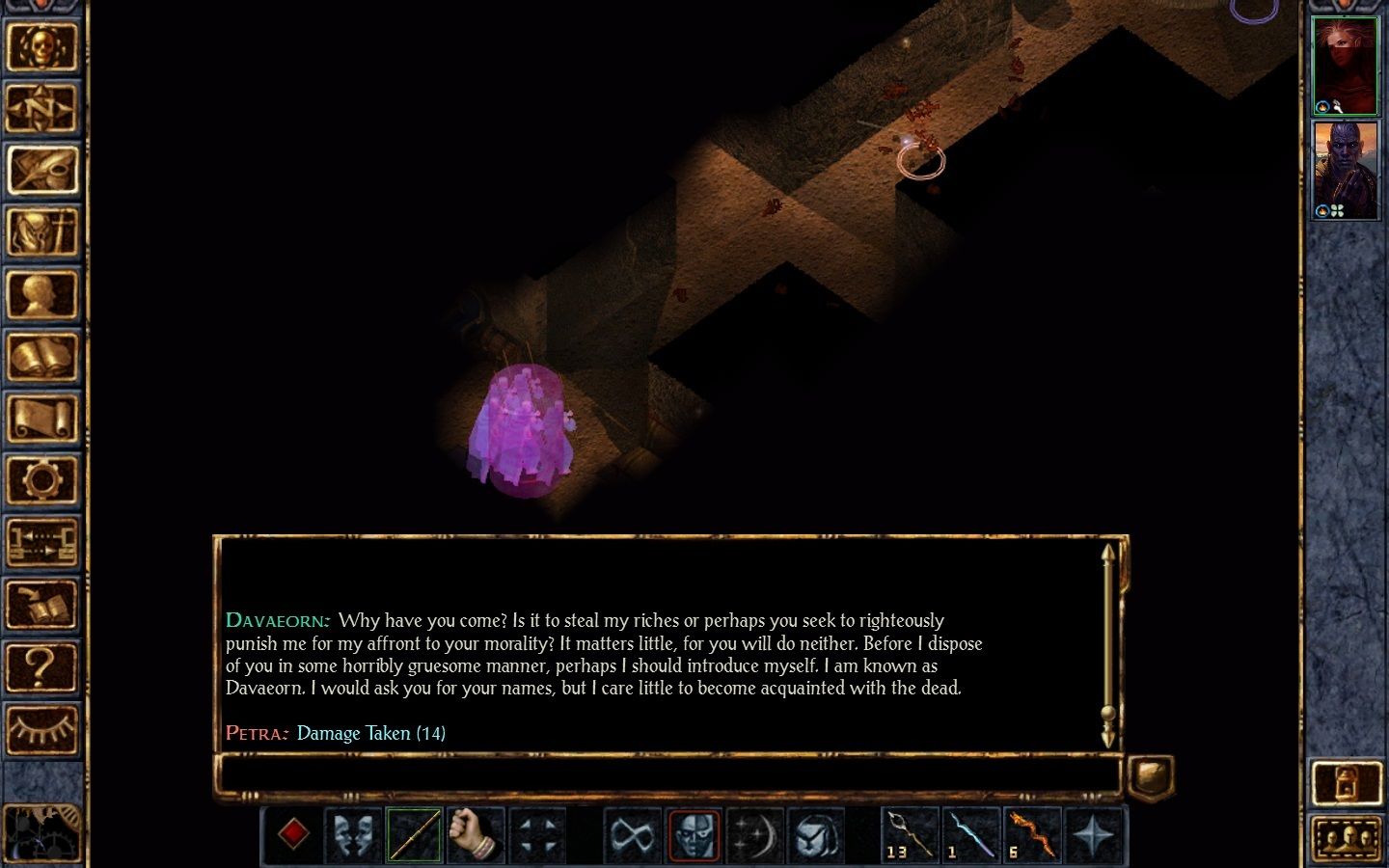
Task: Select all party members with the three-heads button
Action: point(1347,838)
